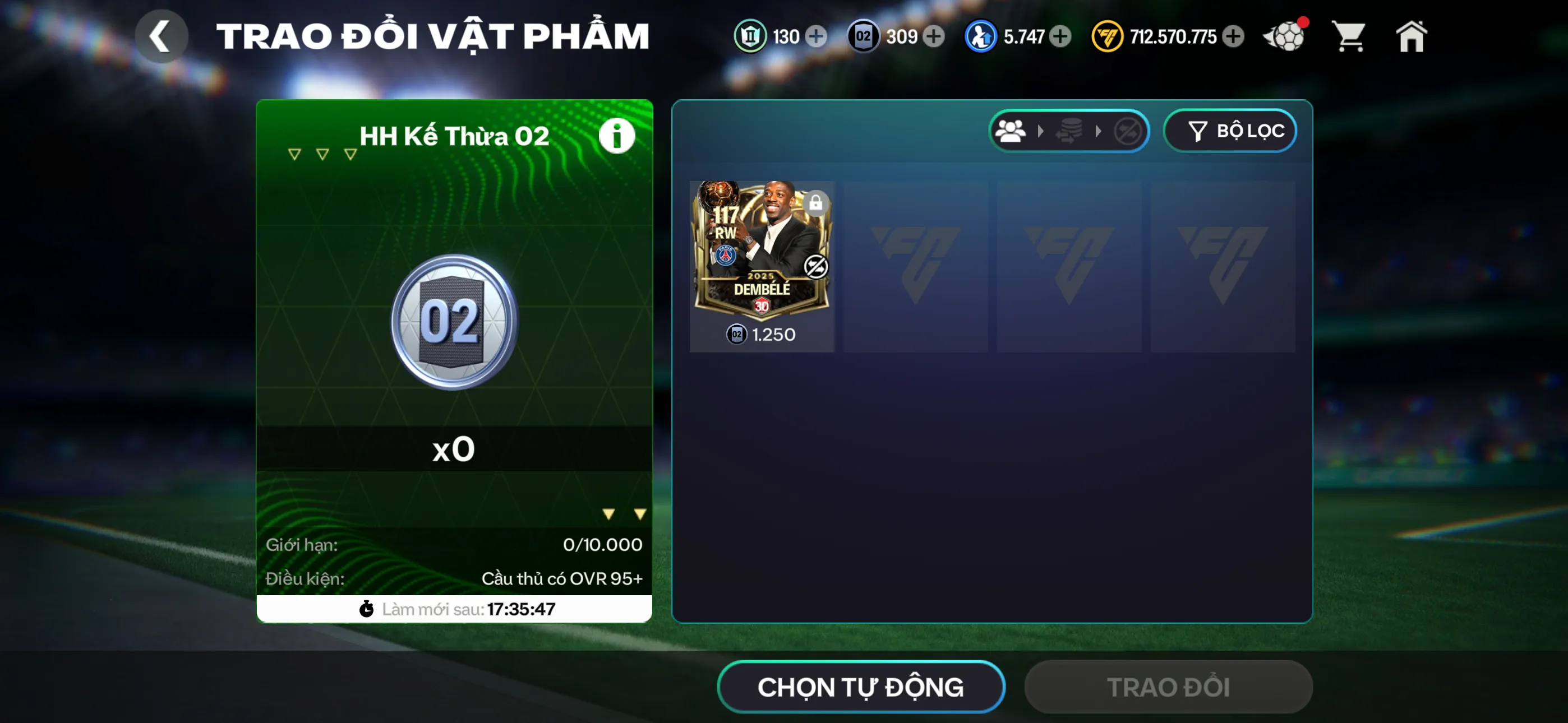Screen dimensions: 1568x723
Task: Go back using the arrow button
Action: click(162, 35)
